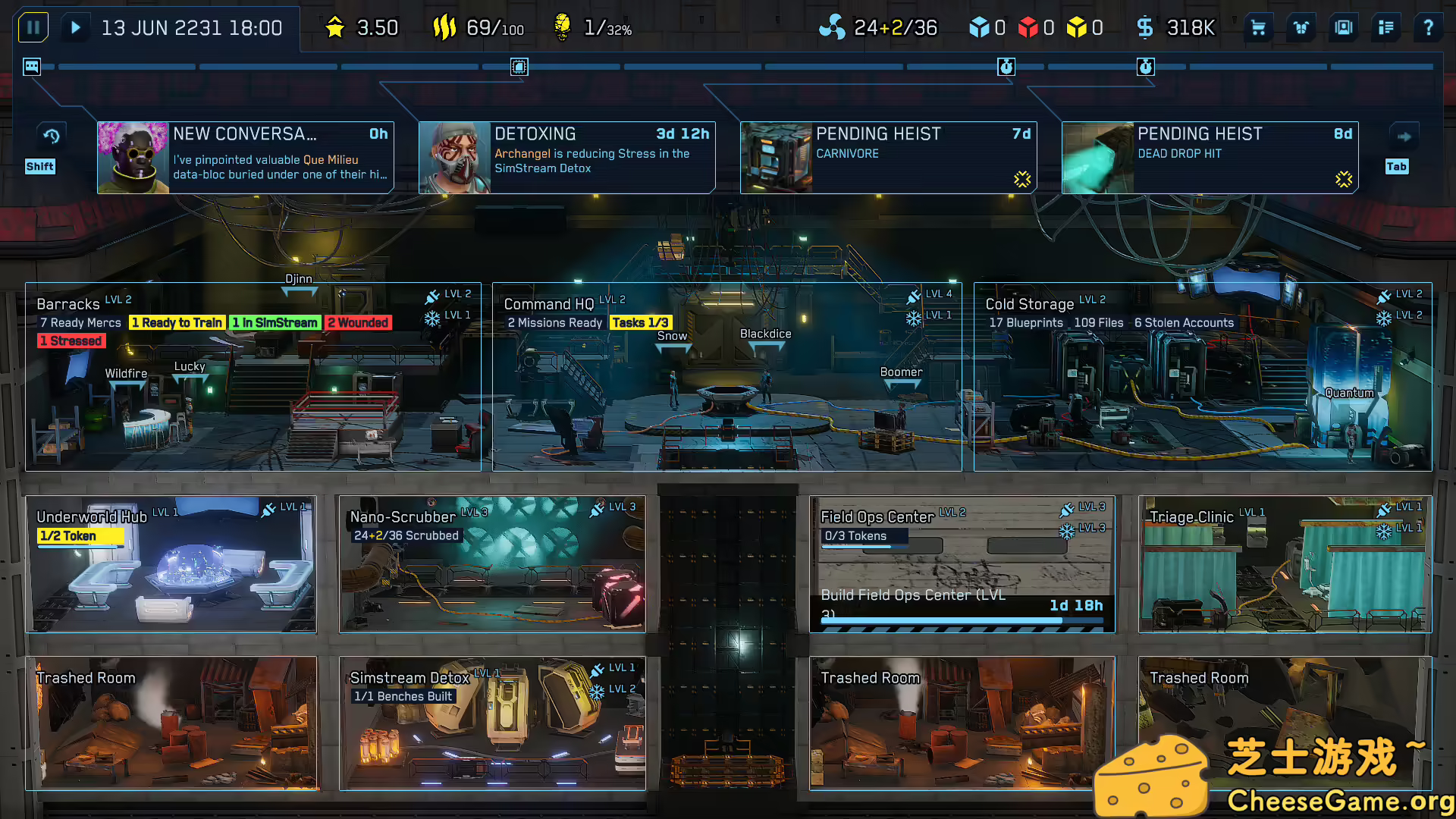Open the mercenary roster portrait icon

(1343, 27)
